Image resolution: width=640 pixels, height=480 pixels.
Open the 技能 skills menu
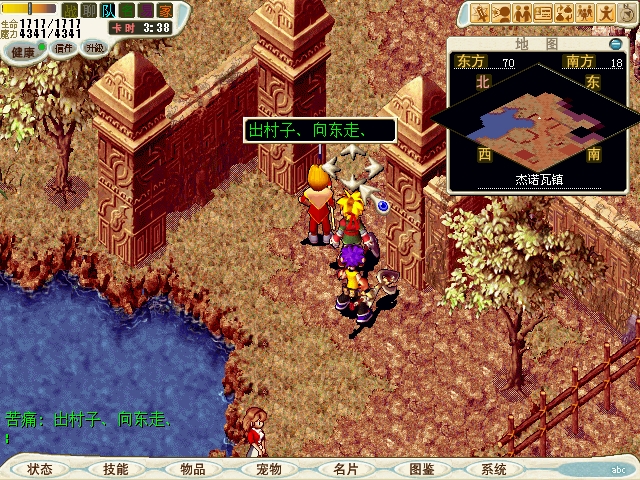click(115, 469)
